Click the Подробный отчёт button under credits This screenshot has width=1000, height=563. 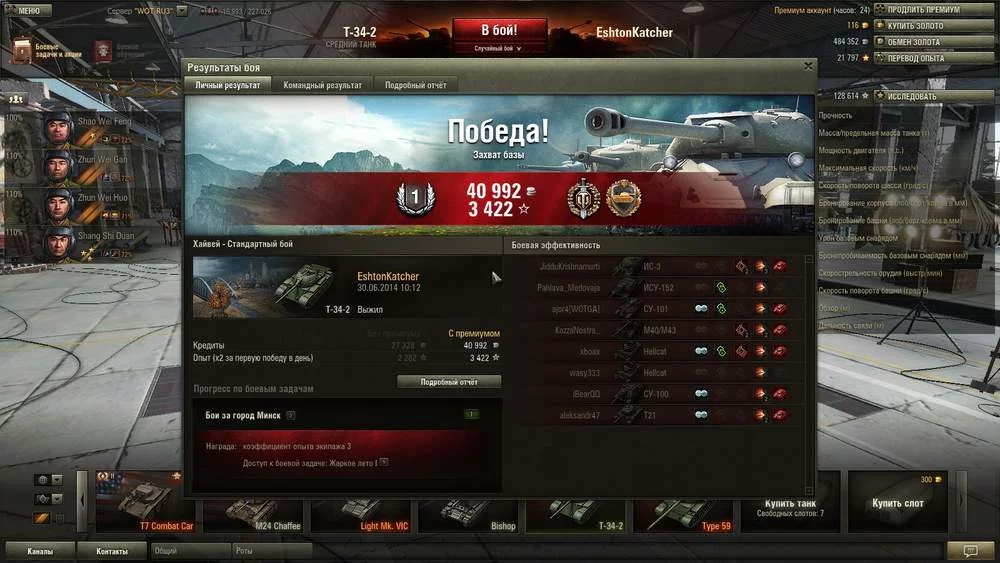[x=449, y=382]
